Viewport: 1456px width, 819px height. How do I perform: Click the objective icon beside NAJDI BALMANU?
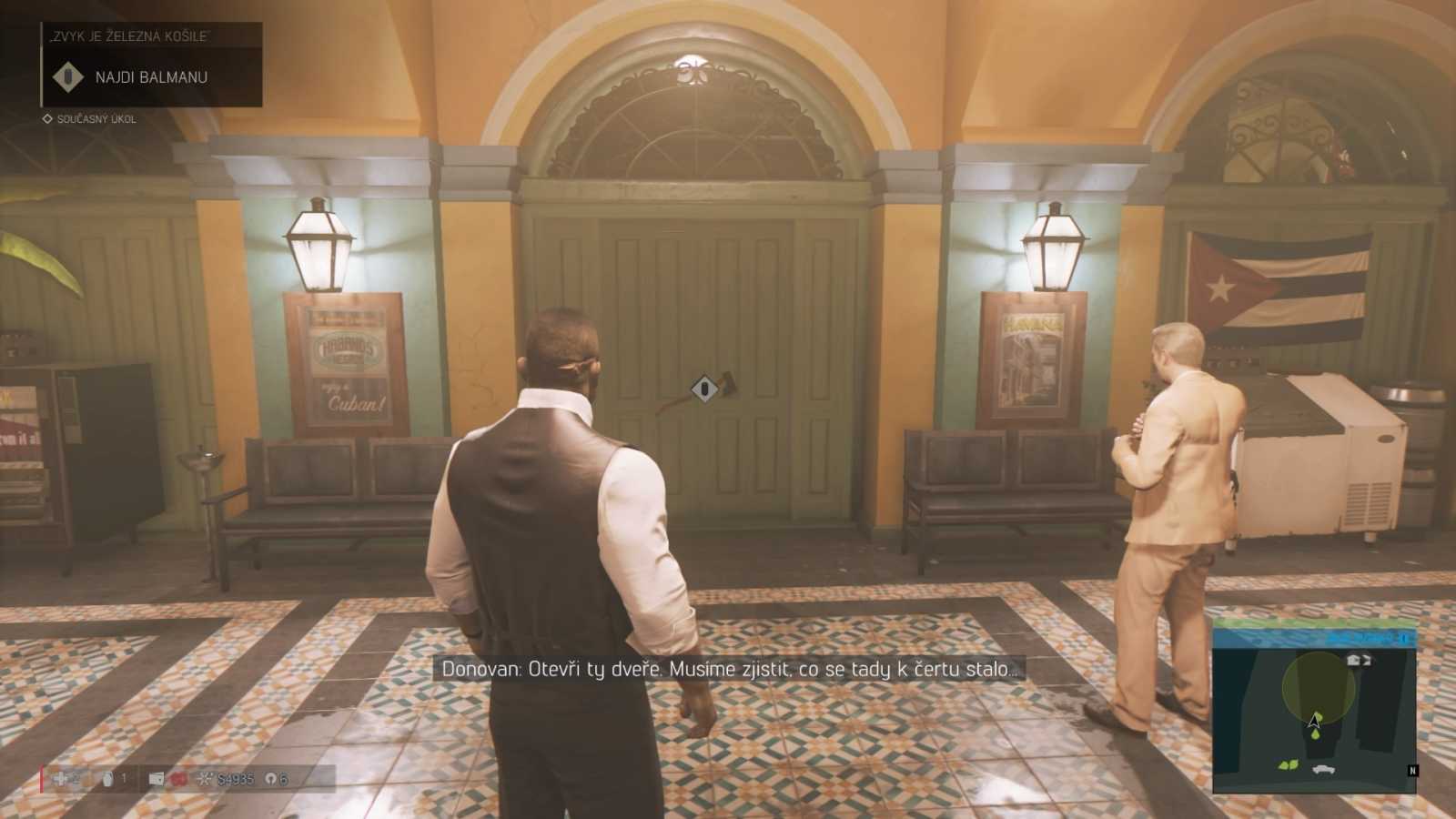(68, 76)
